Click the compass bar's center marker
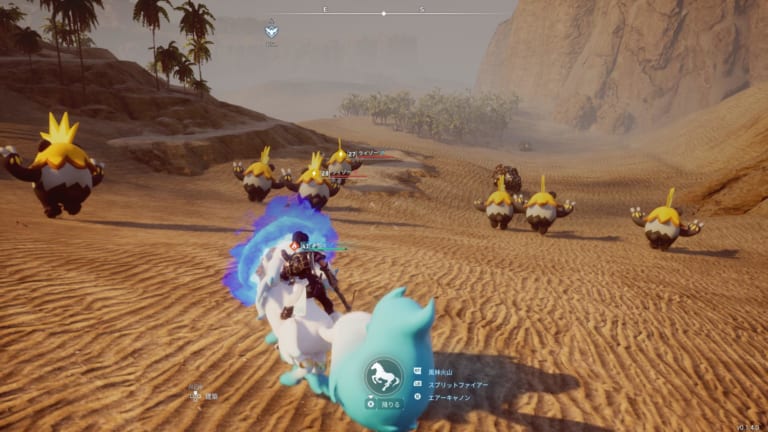The image size is (768, 432). click(384, 13)
